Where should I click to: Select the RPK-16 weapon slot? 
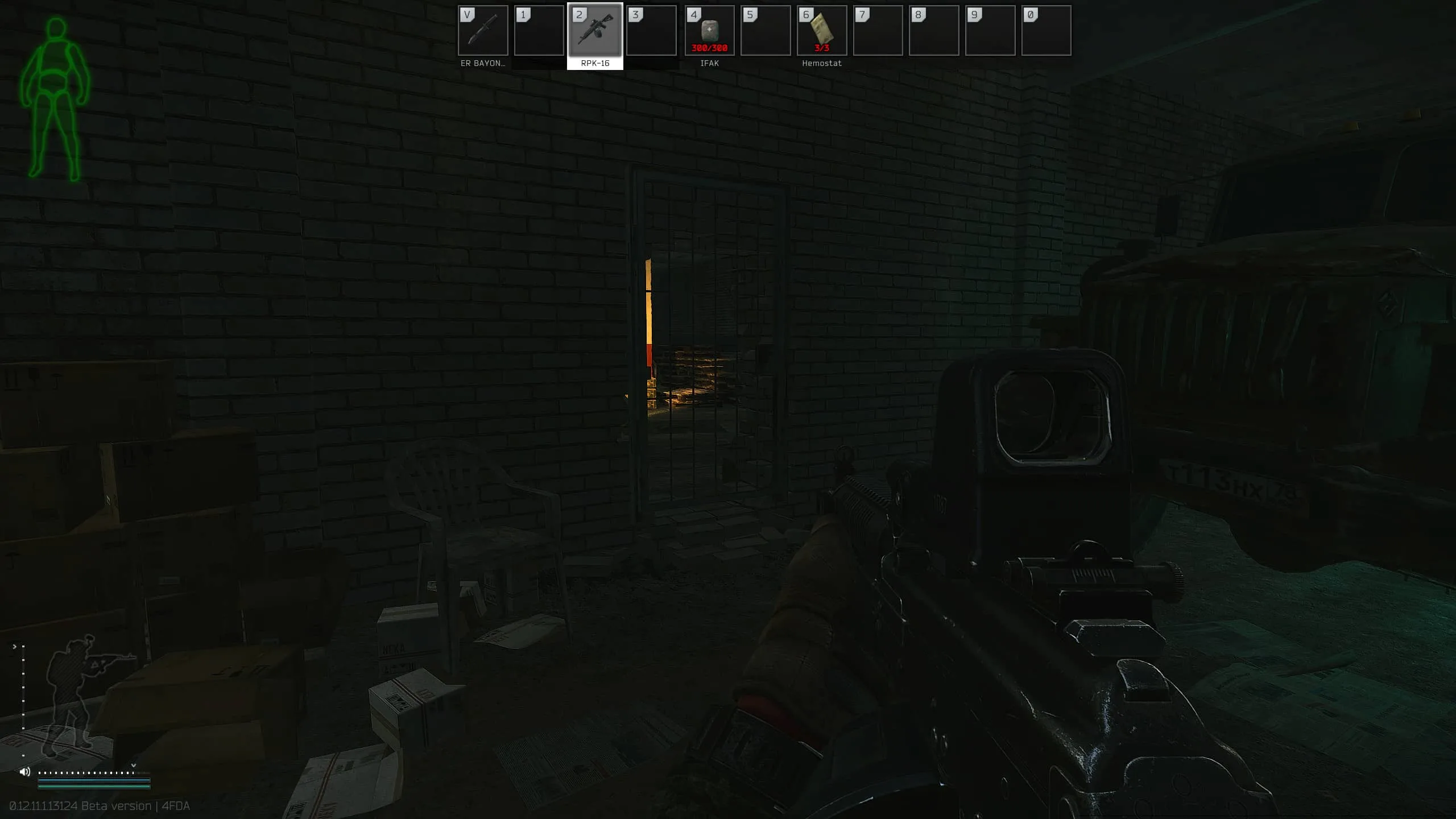(x=595, y=31)
